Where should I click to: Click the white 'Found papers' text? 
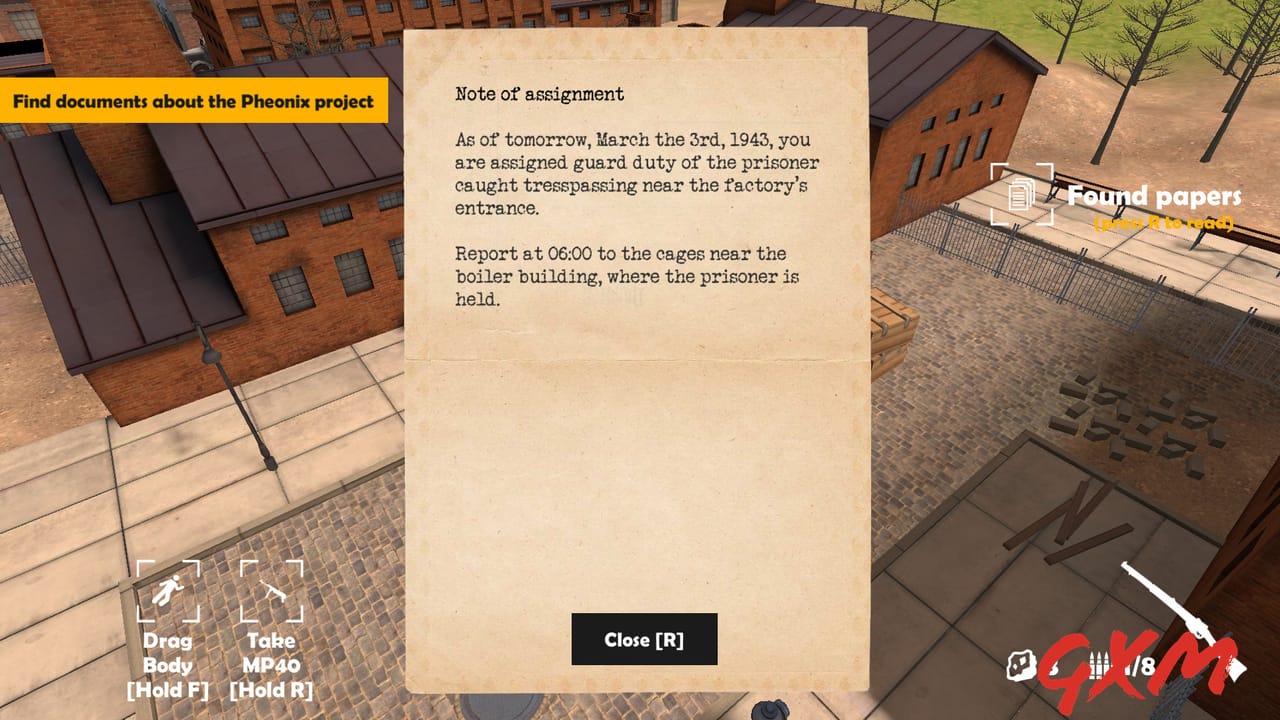tap(1155, 195)
